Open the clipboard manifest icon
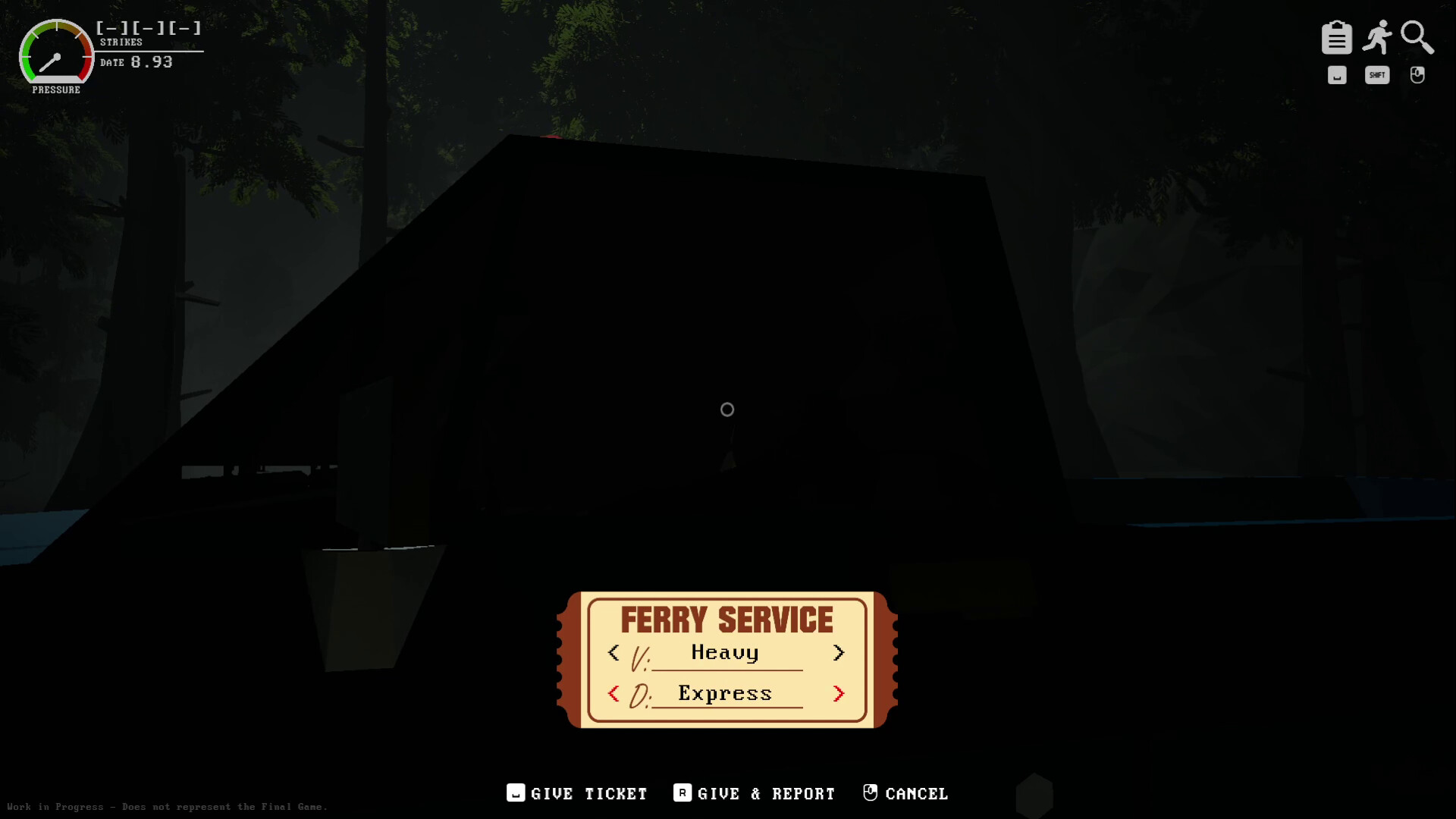This screenshot has height=819, width=1456. (x=1338, y=36)
